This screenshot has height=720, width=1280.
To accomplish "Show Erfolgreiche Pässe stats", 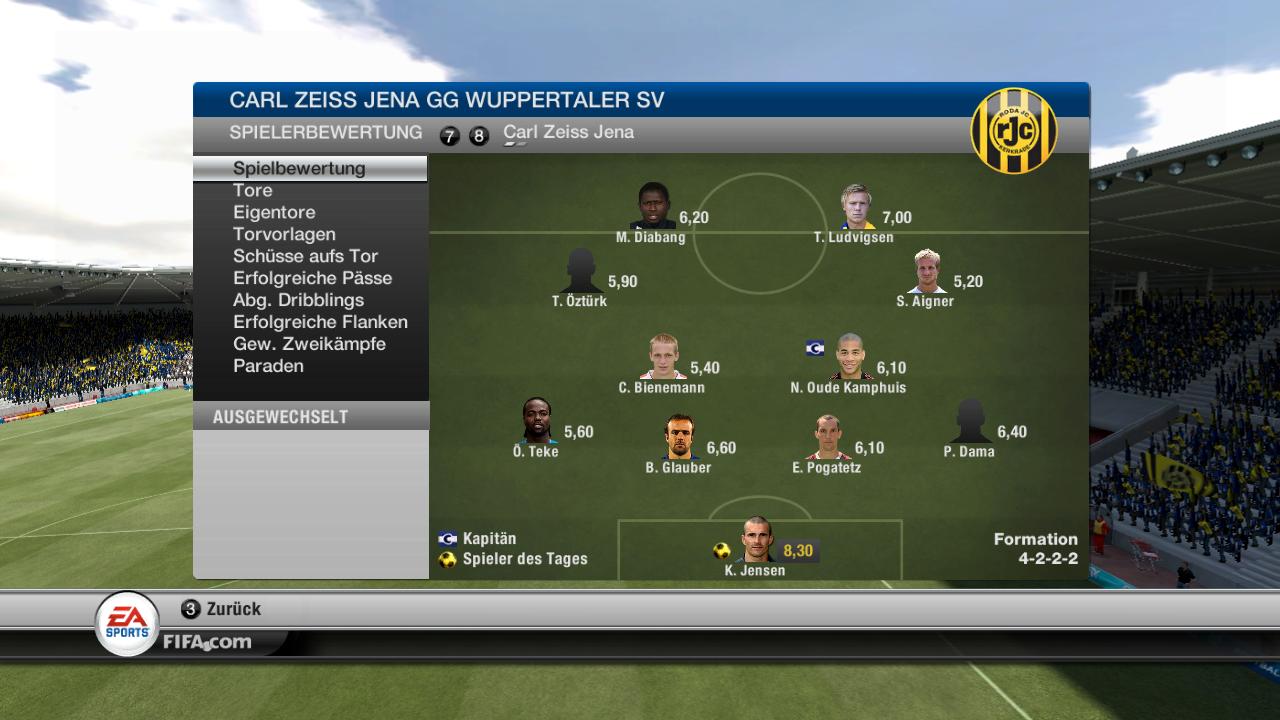I will [312, 278].
